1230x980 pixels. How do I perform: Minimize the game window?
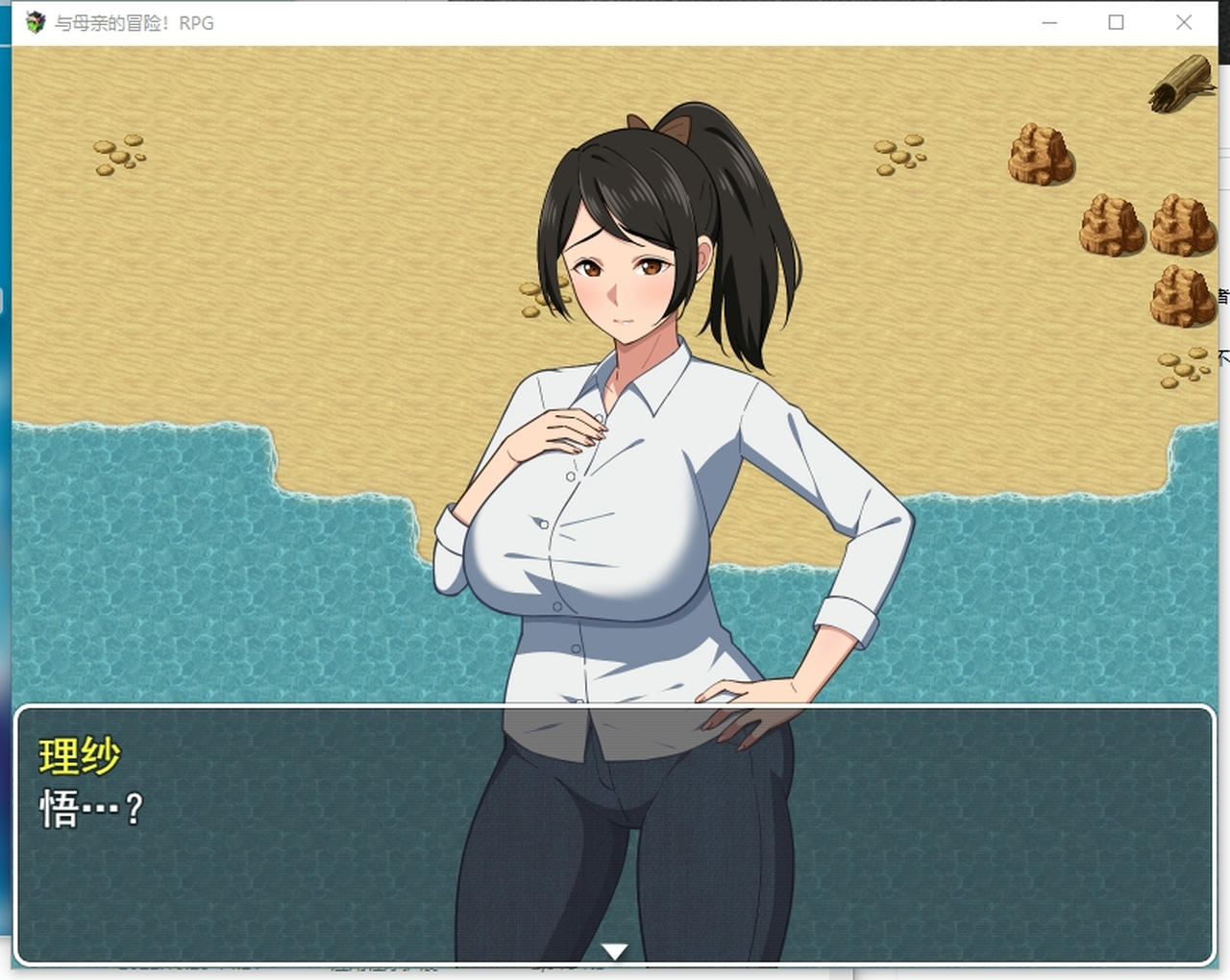(x=1049, y=22)
